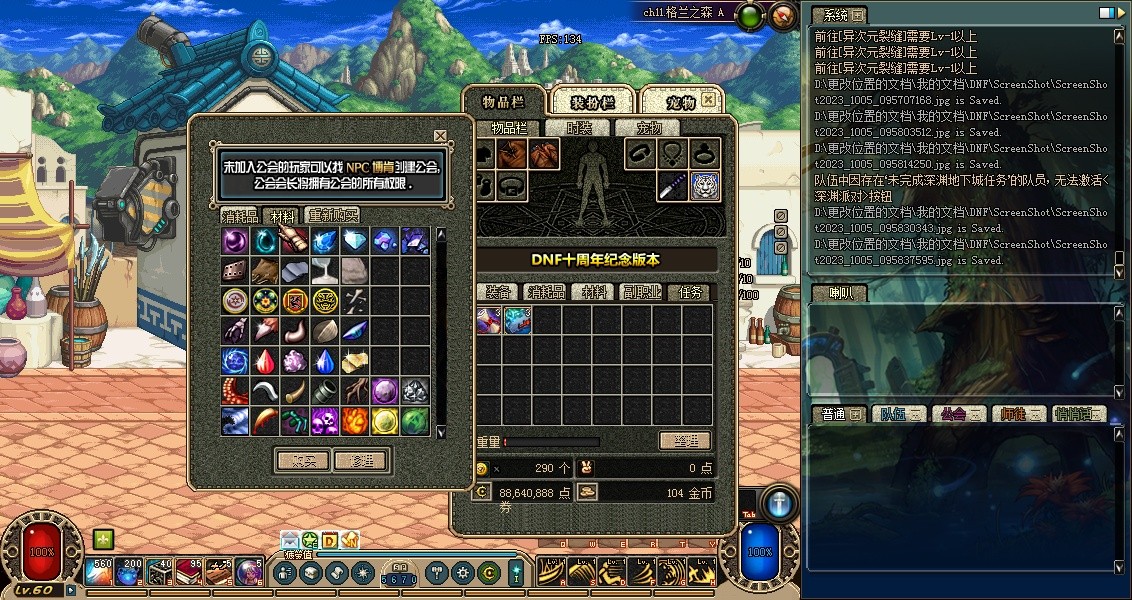Select the purple orb in the shop grid
The height and width of the screenshot is (600, 1132).
click(x=236, y=241)
